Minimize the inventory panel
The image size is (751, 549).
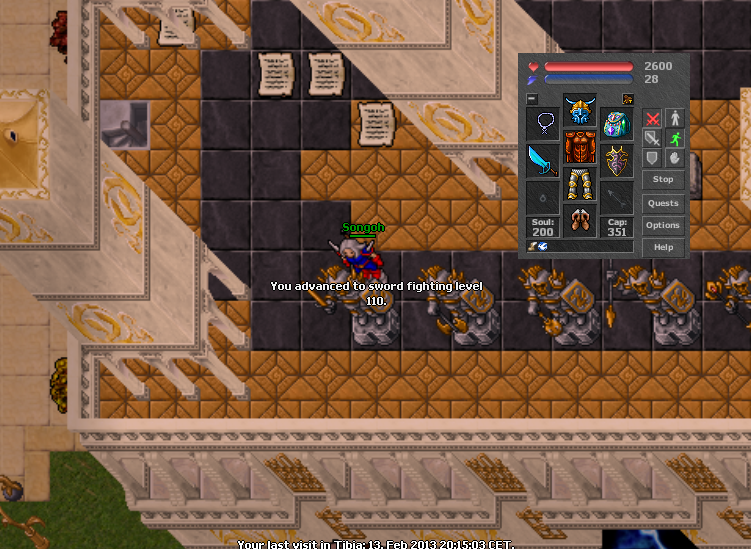532,99
